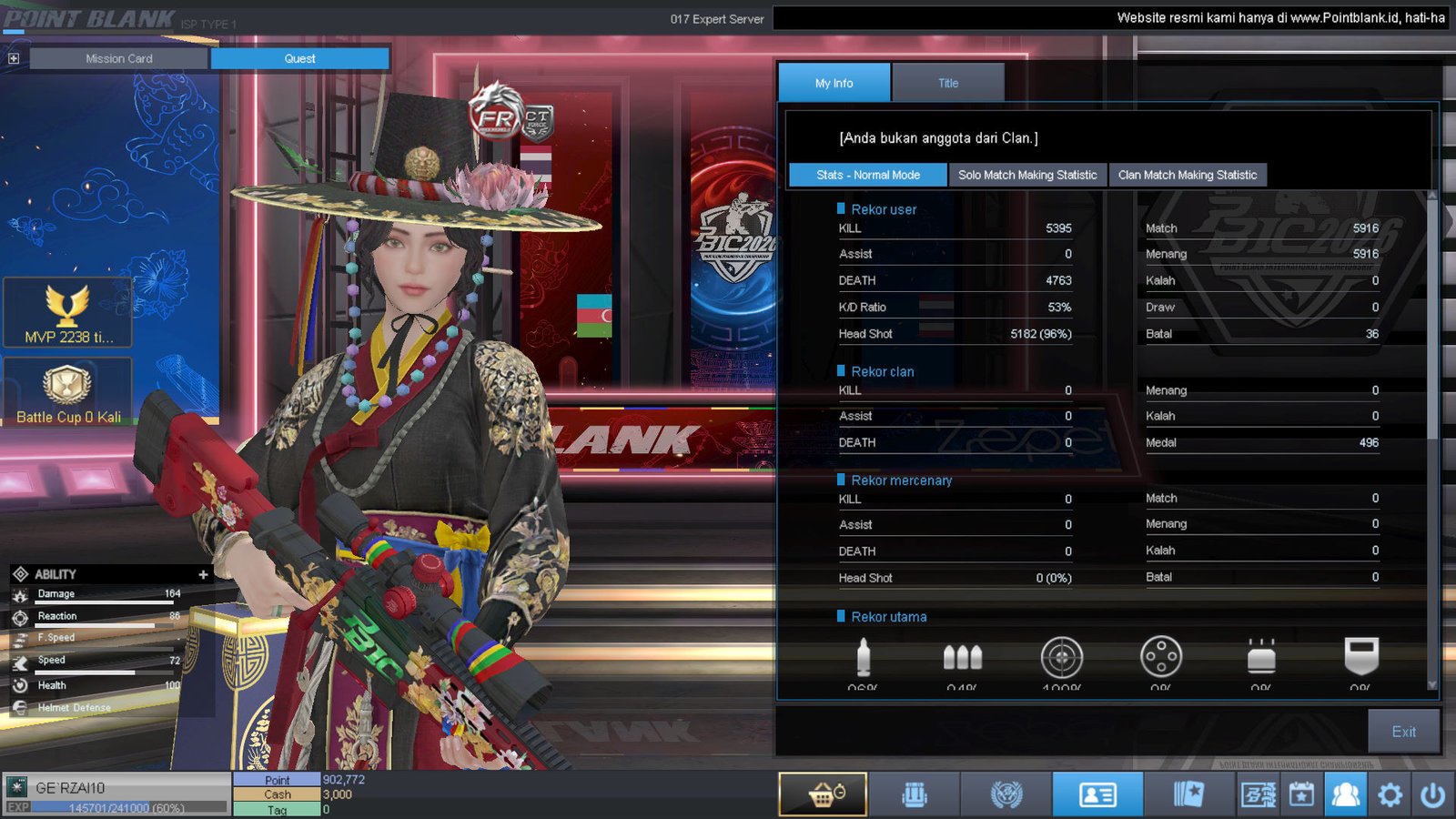Click the profile ID card icon

[1097, 794]
